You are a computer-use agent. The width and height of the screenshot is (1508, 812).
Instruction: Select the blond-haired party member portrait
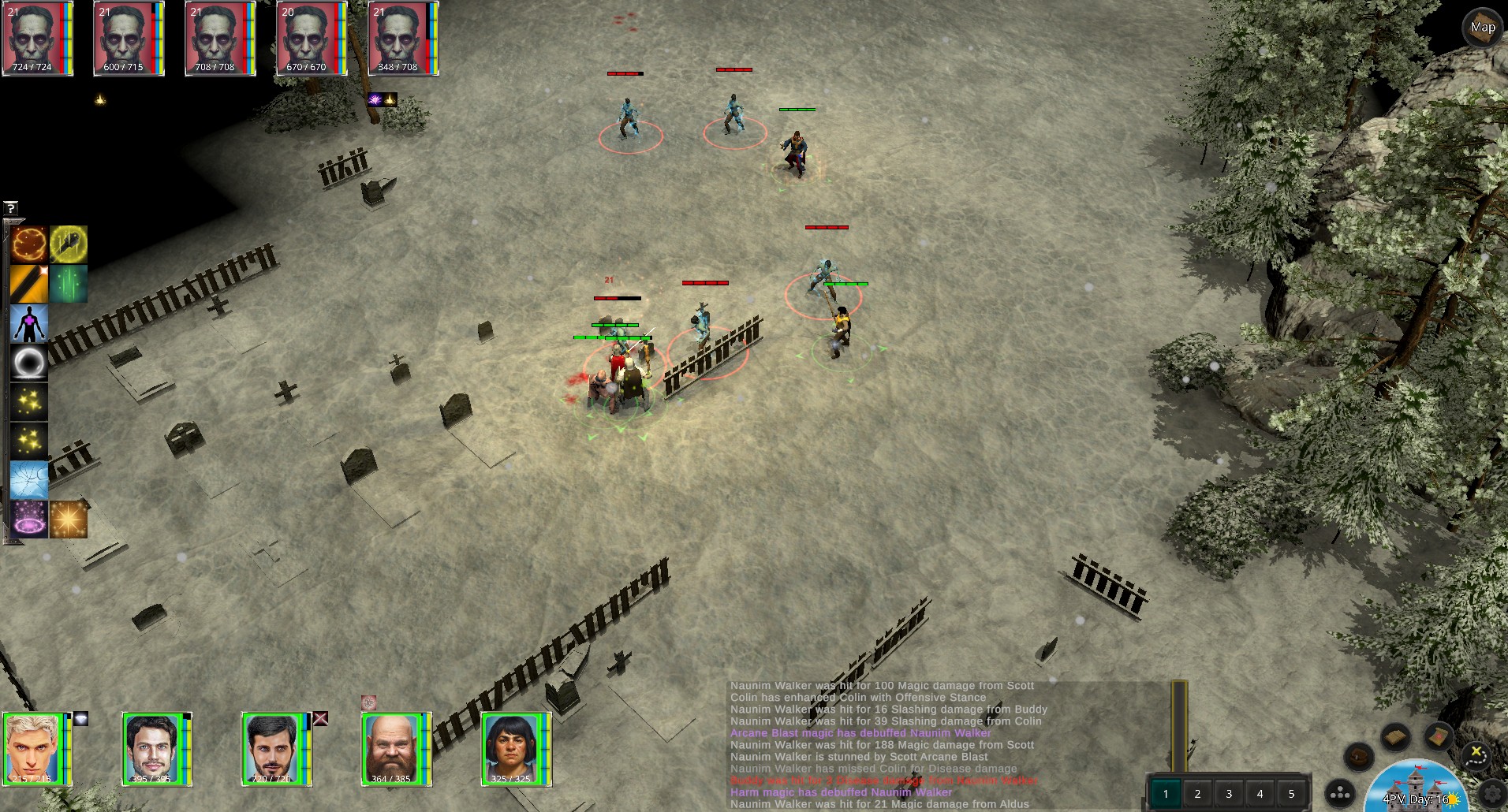pos(33,748)
